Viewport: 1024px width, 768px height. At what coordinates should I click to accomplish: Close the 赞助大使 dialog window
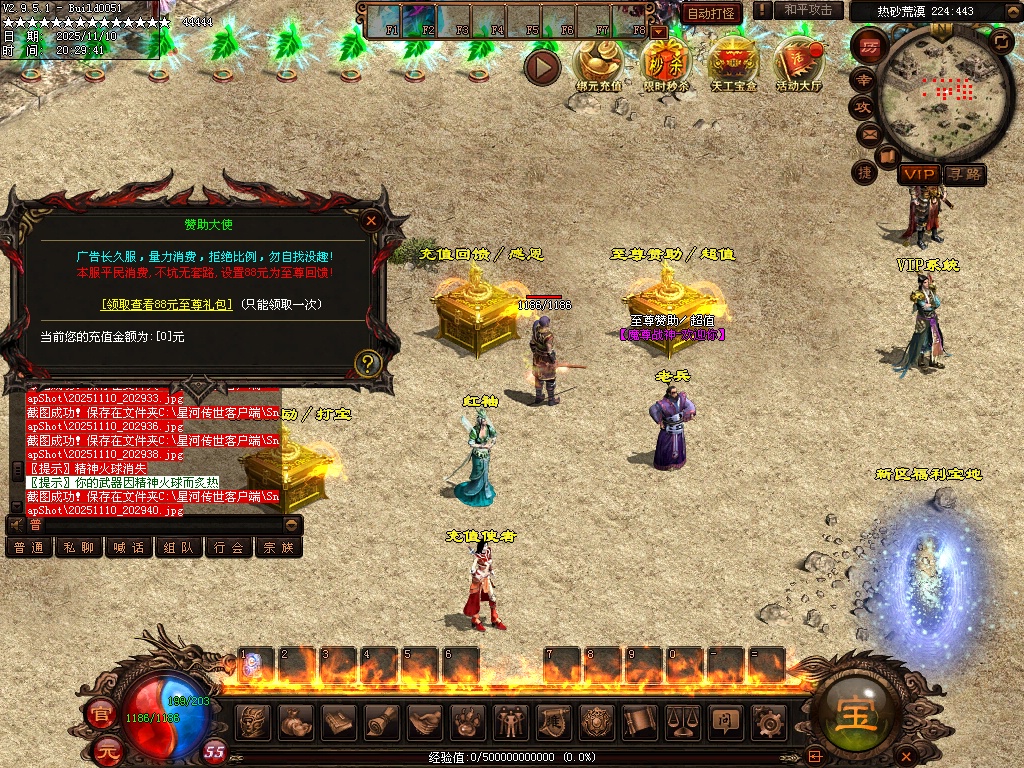click(x=372, y=221)
